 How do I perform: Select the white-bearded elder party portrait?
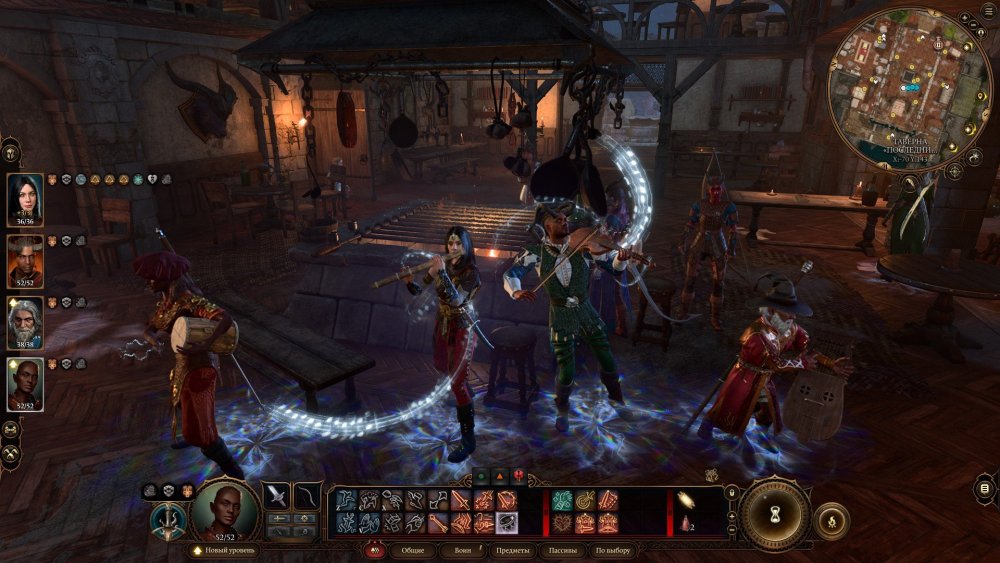coord(25,323)
